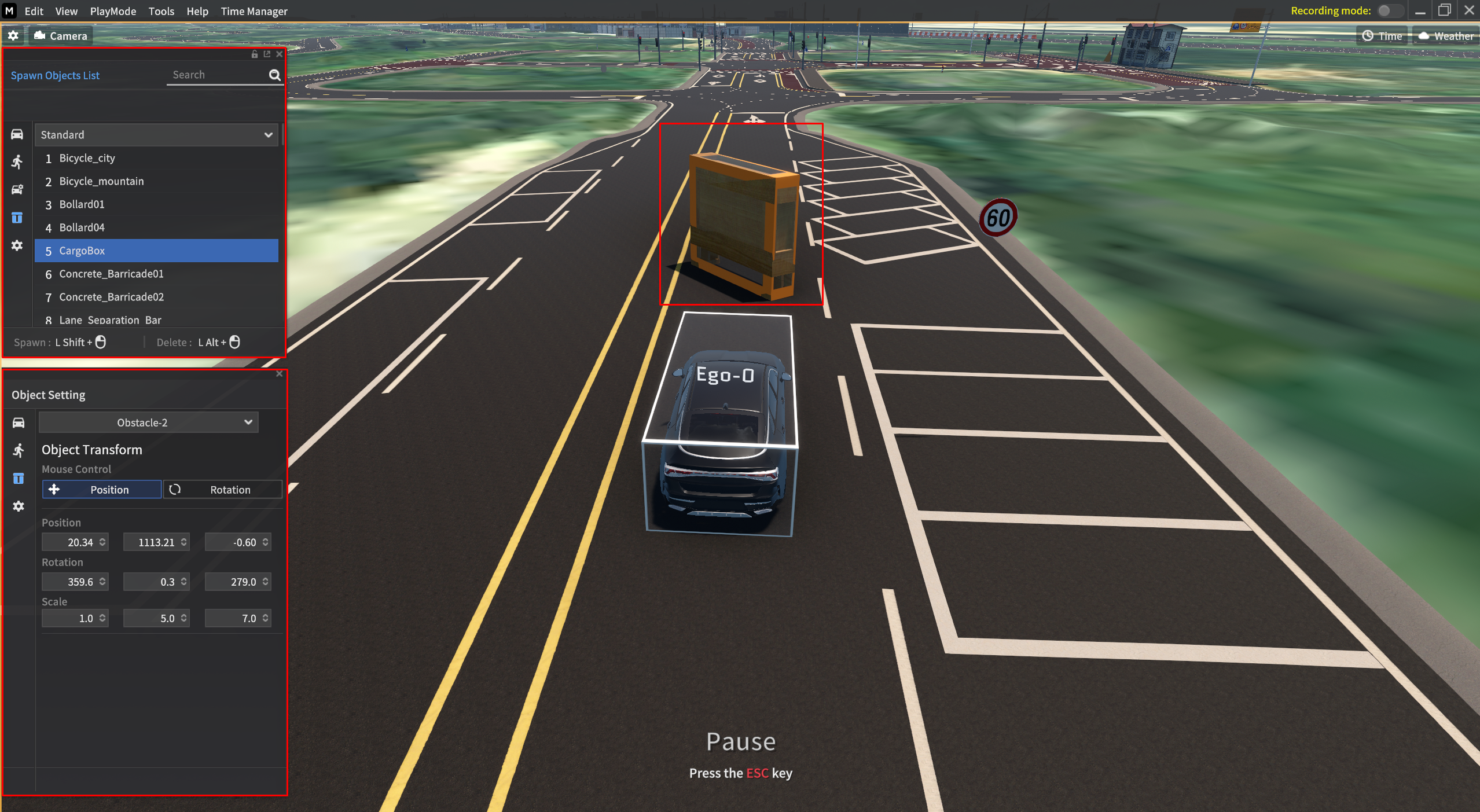Select Bicycle_city from the spawn list
Viewport: 1480px width, 812px height.
click(87, 158)
